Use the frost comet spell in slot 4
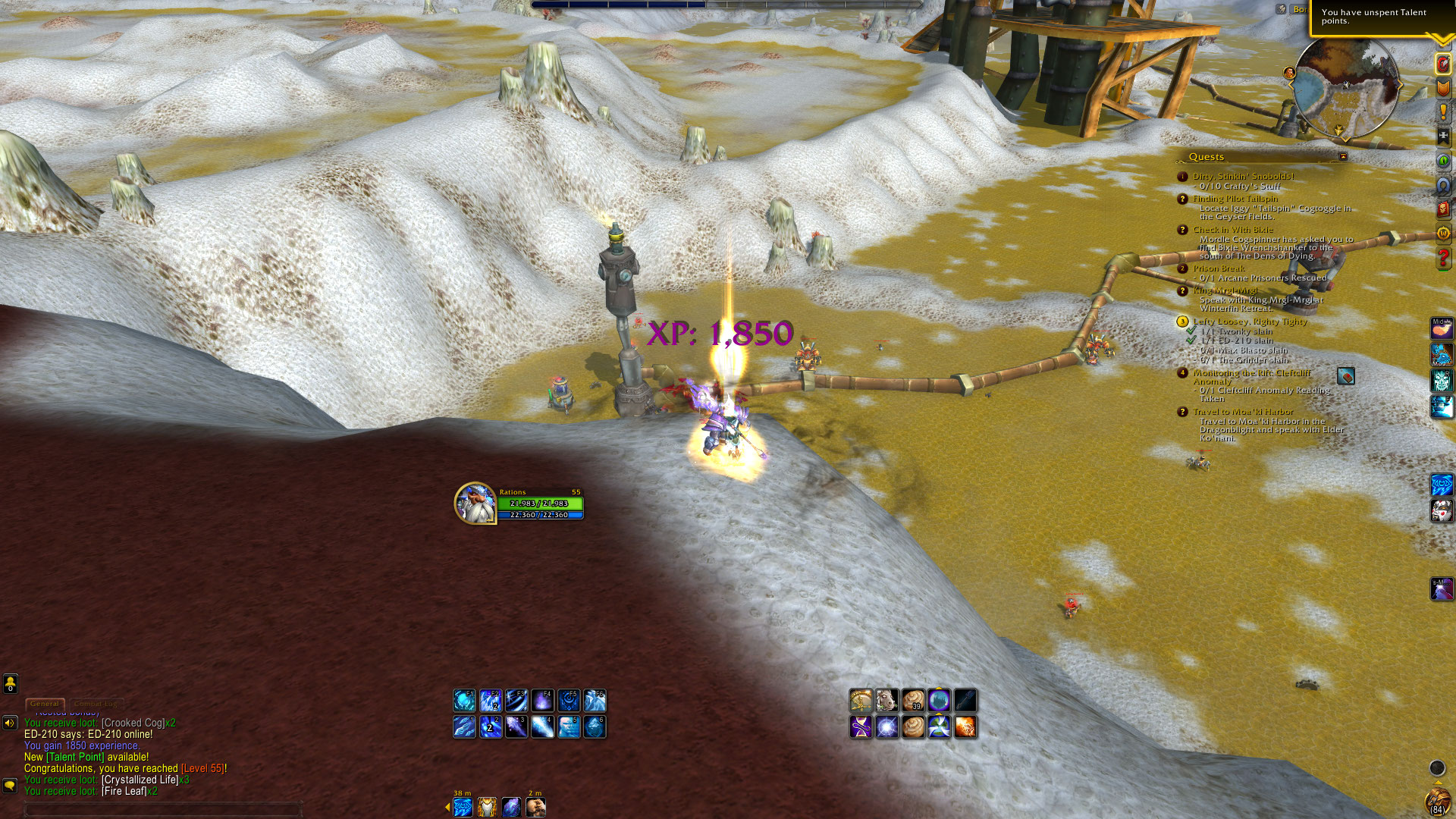 coord(542,727)
